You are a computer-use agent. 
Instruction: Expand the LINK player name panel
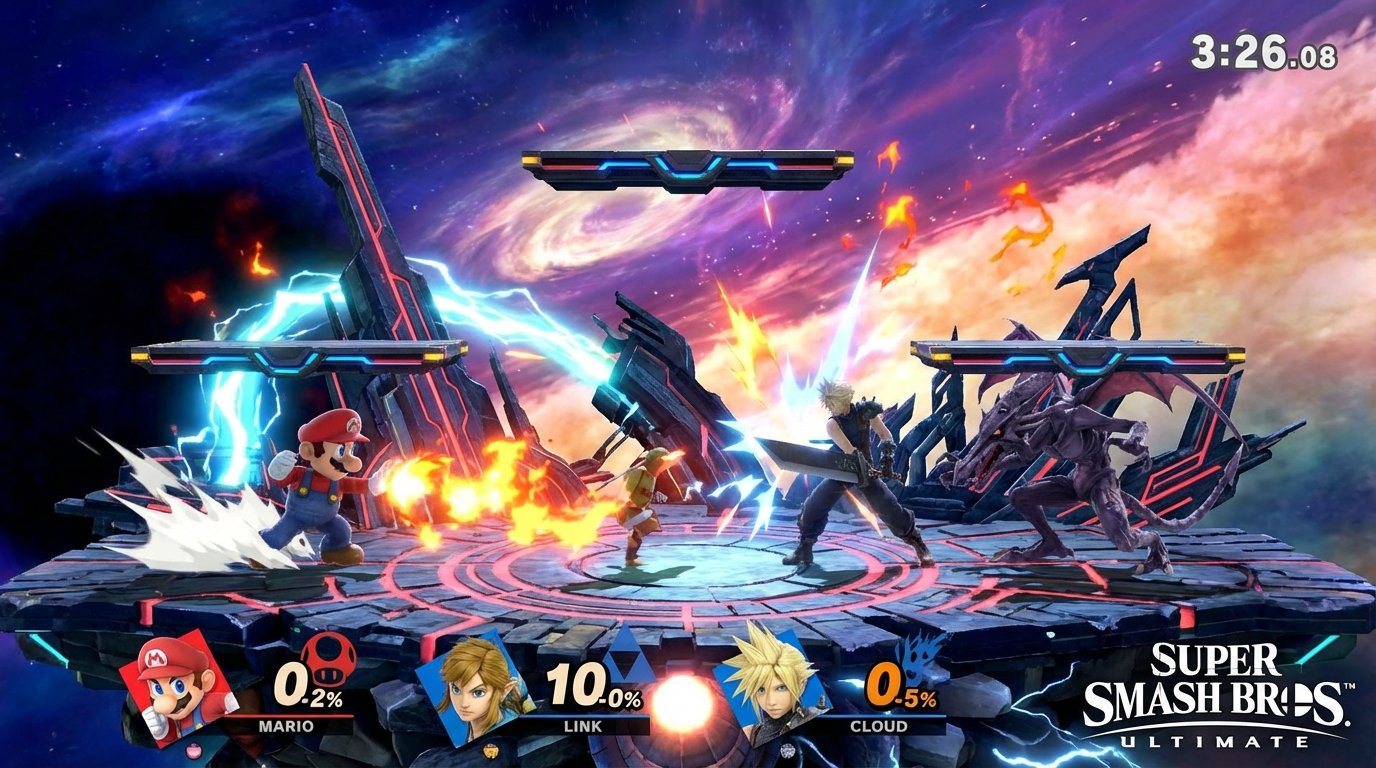tap(582, 725)
